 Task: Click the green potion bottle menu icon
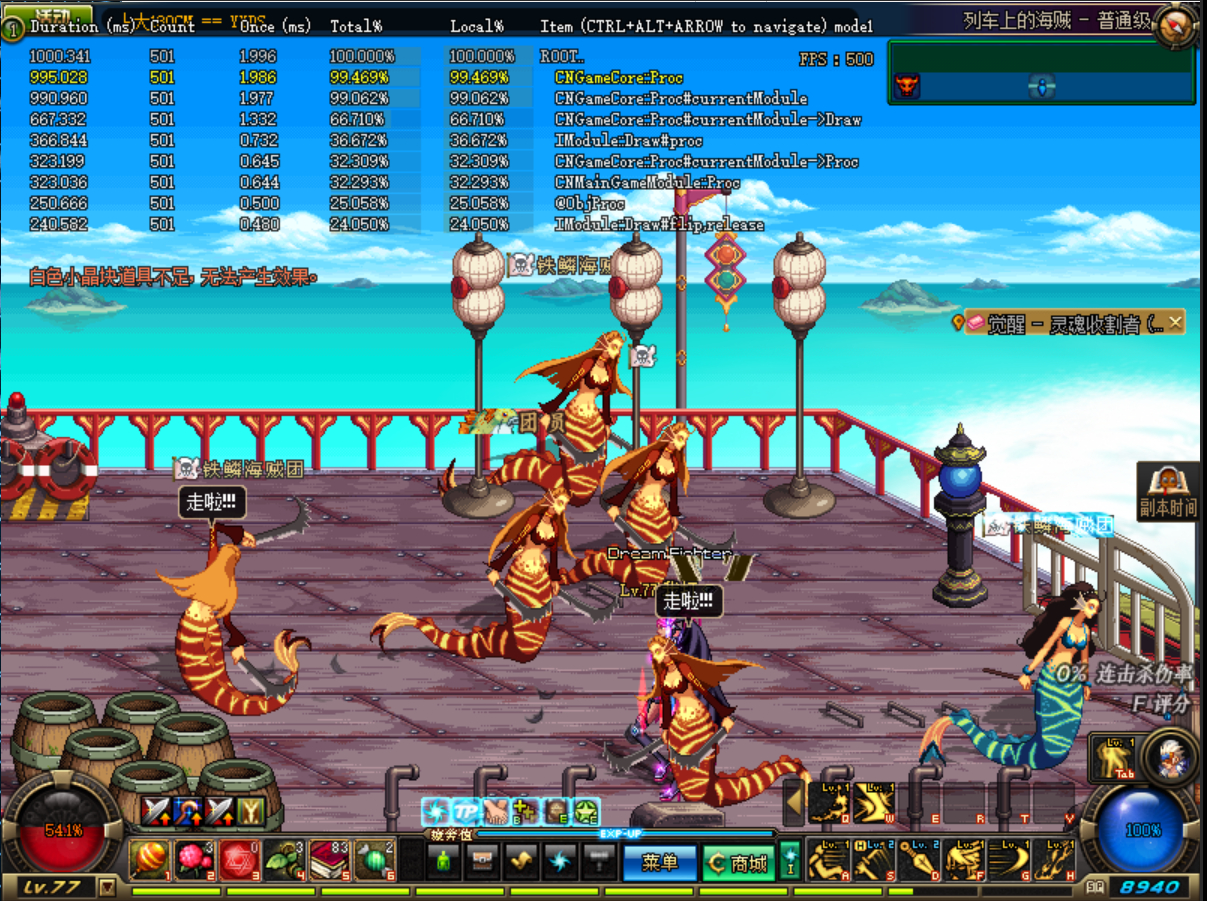point(444,860)
